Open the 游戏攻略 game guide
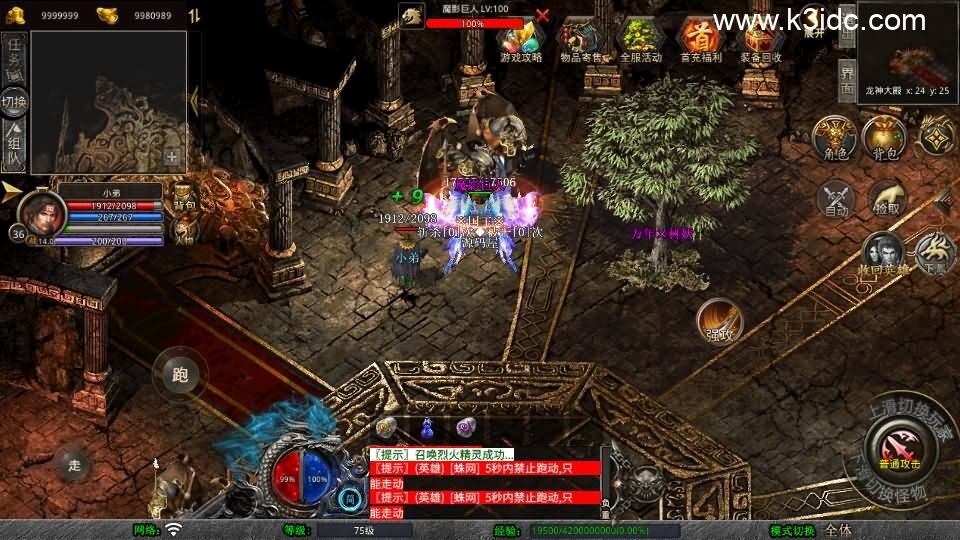Viewport: 960px width, 540px height. (x=521, y=39)
